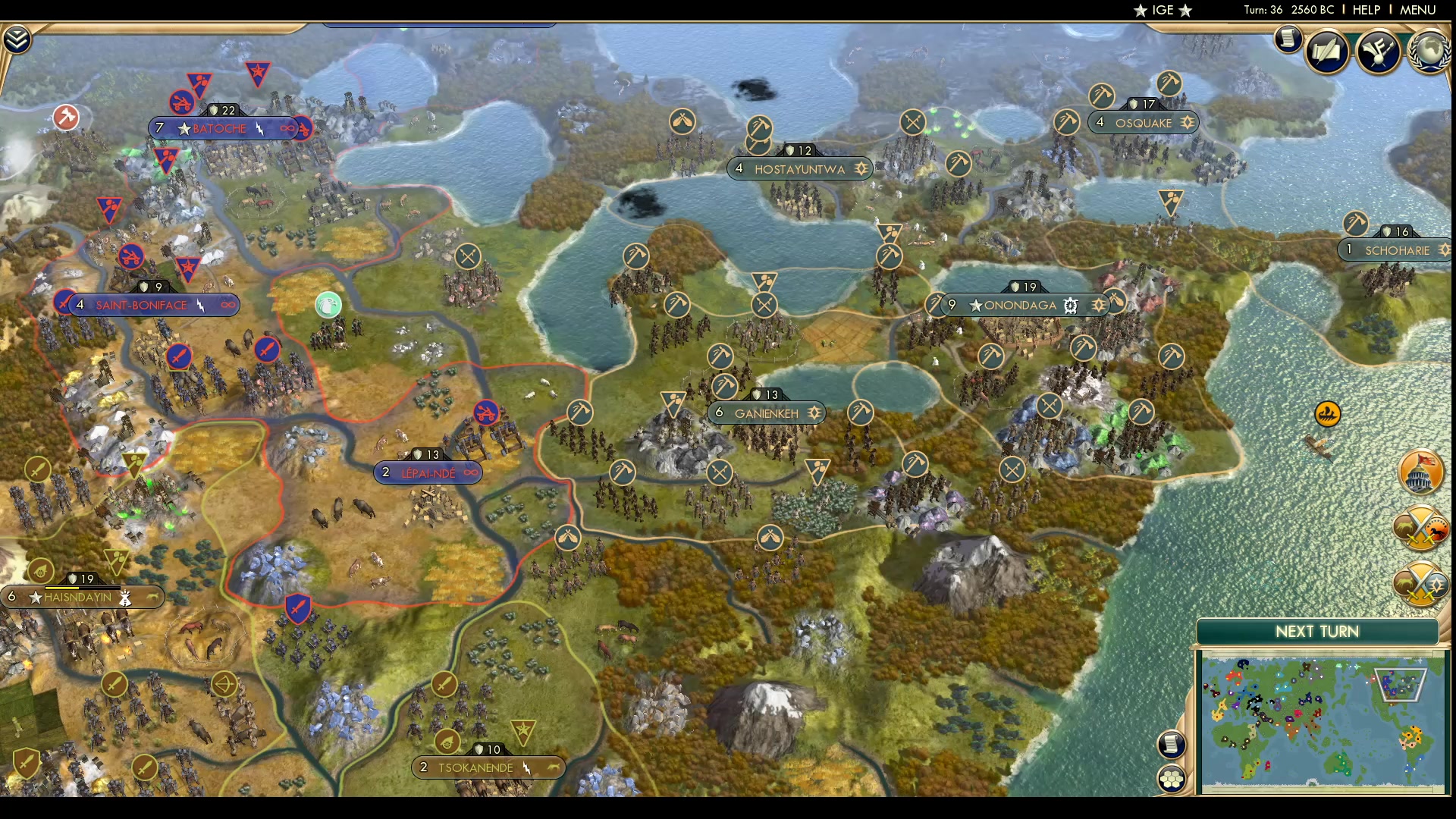Select a blue sword unit flag near Saint-Boniface
The width and height of the screenshot is (1456, 819).
180,356
